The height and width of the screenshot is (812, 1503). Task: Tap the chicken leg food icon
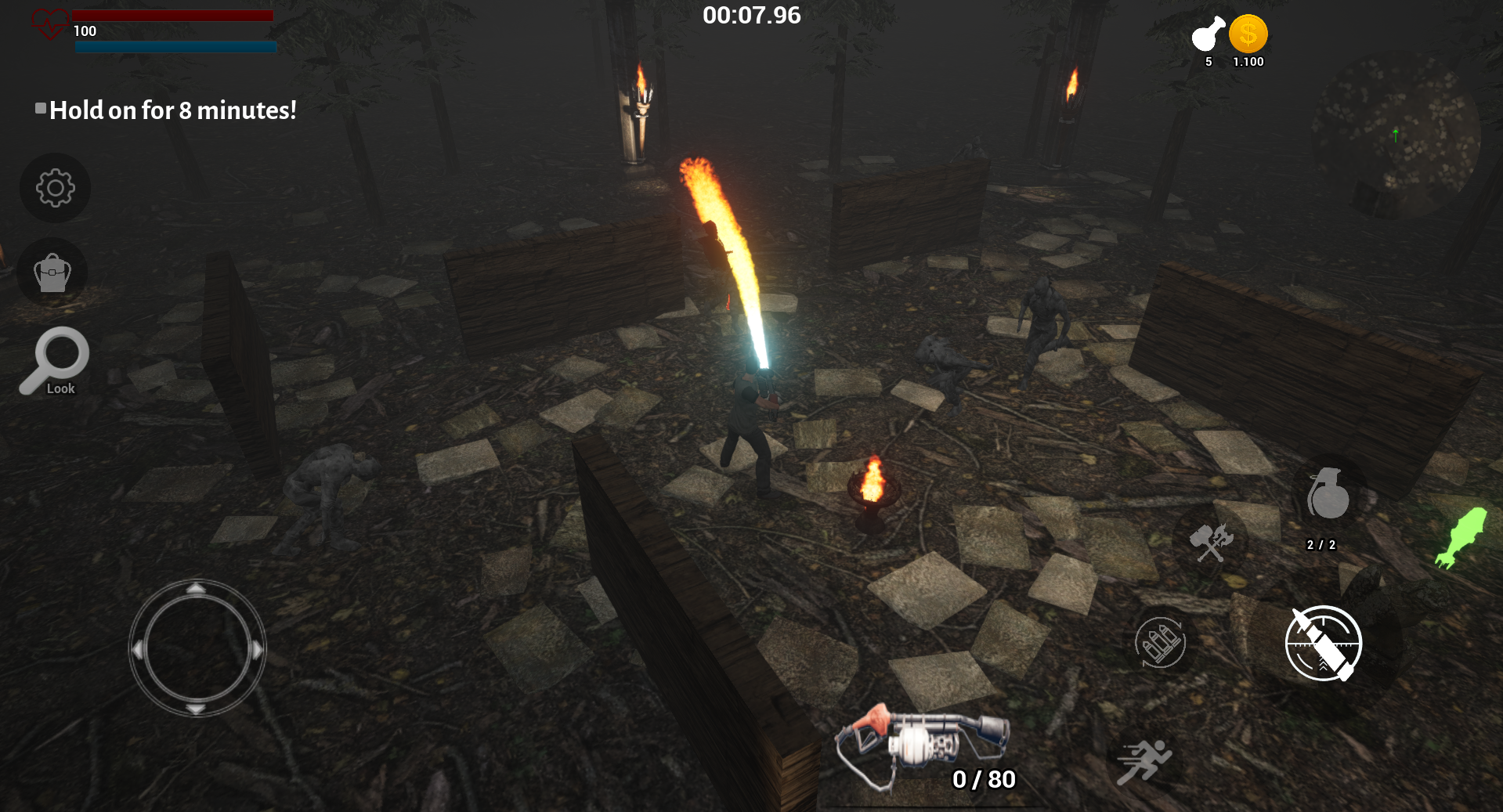click(1208, 35)
